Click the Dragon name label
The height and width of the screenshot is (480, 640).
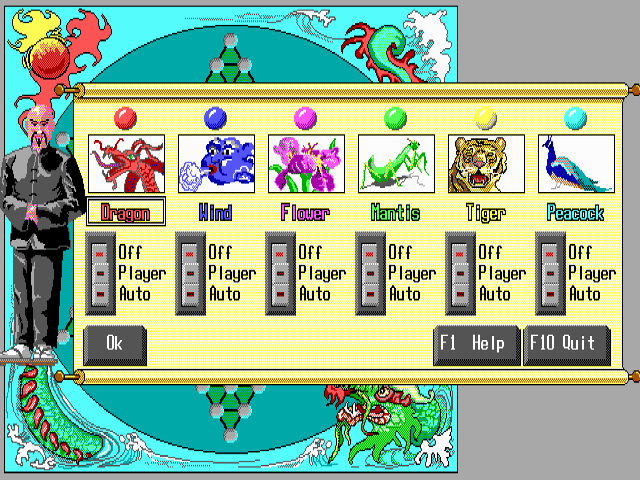(x=126, y=213)
